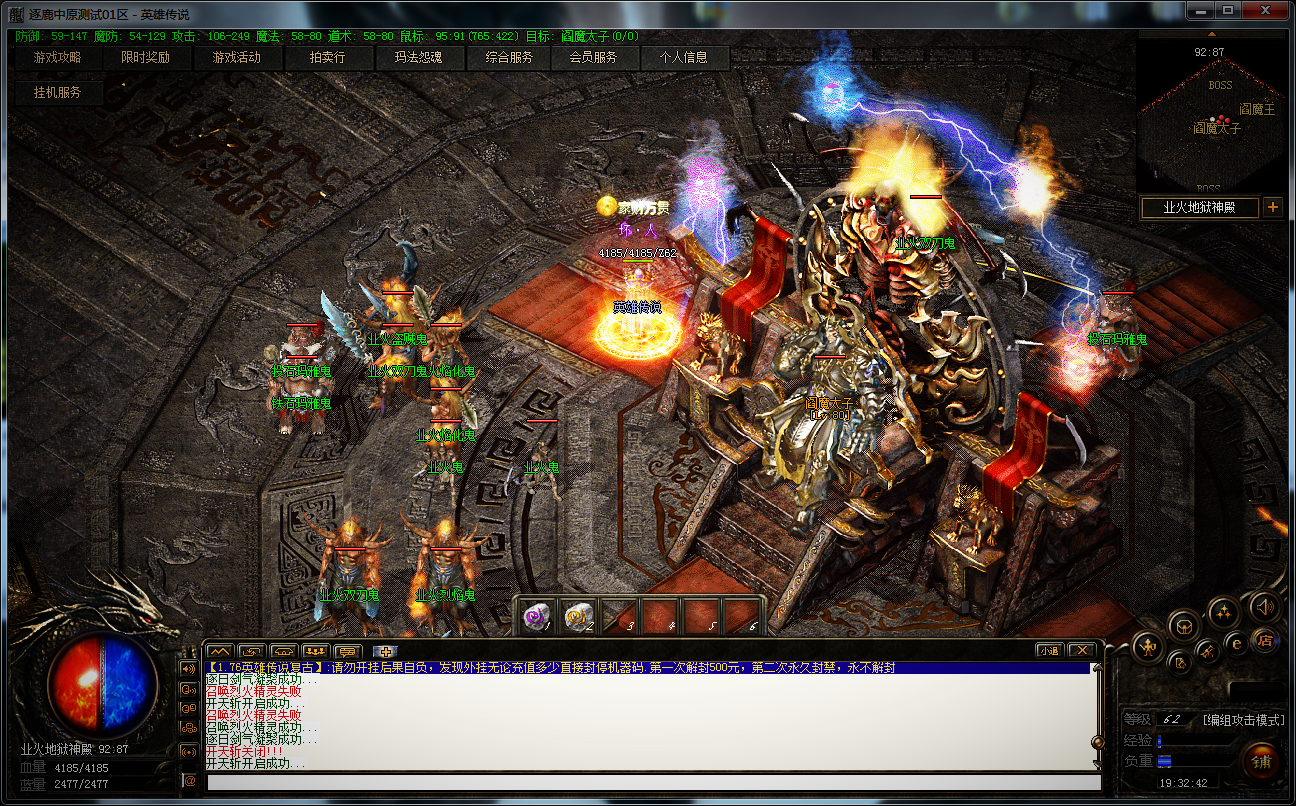Use the purple scroll in slot 1
Viewport: 1296px width, 806px height.
click(538, 616)
